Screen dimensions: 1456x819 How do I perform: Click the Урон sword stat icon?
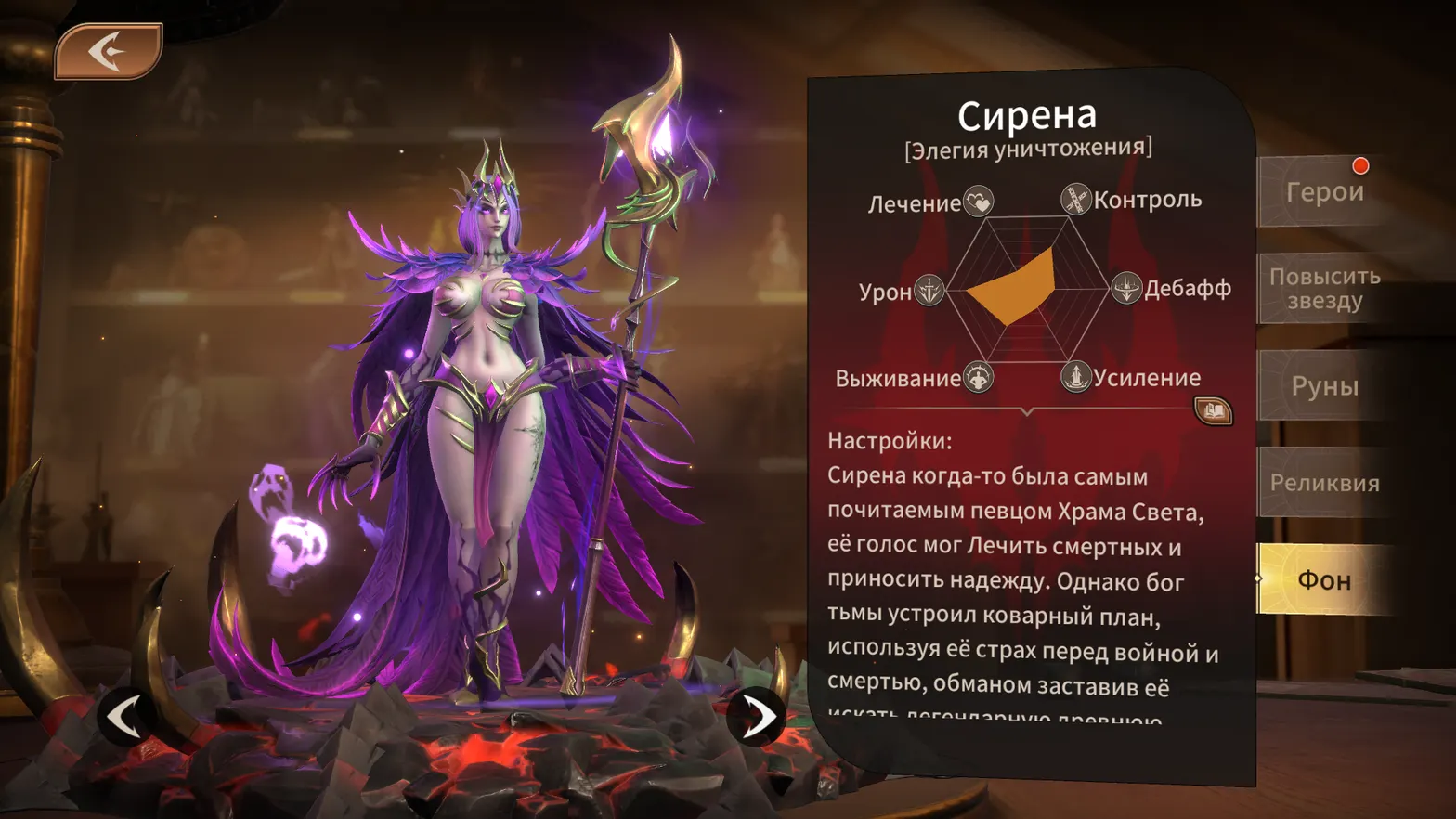point(929,291)
